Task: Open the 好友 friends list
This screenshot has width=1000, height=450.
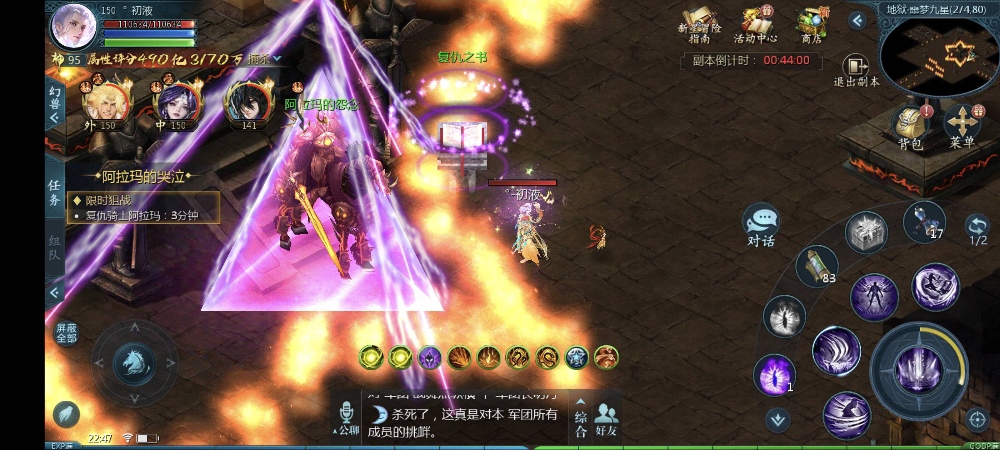Action: [606, 417]
